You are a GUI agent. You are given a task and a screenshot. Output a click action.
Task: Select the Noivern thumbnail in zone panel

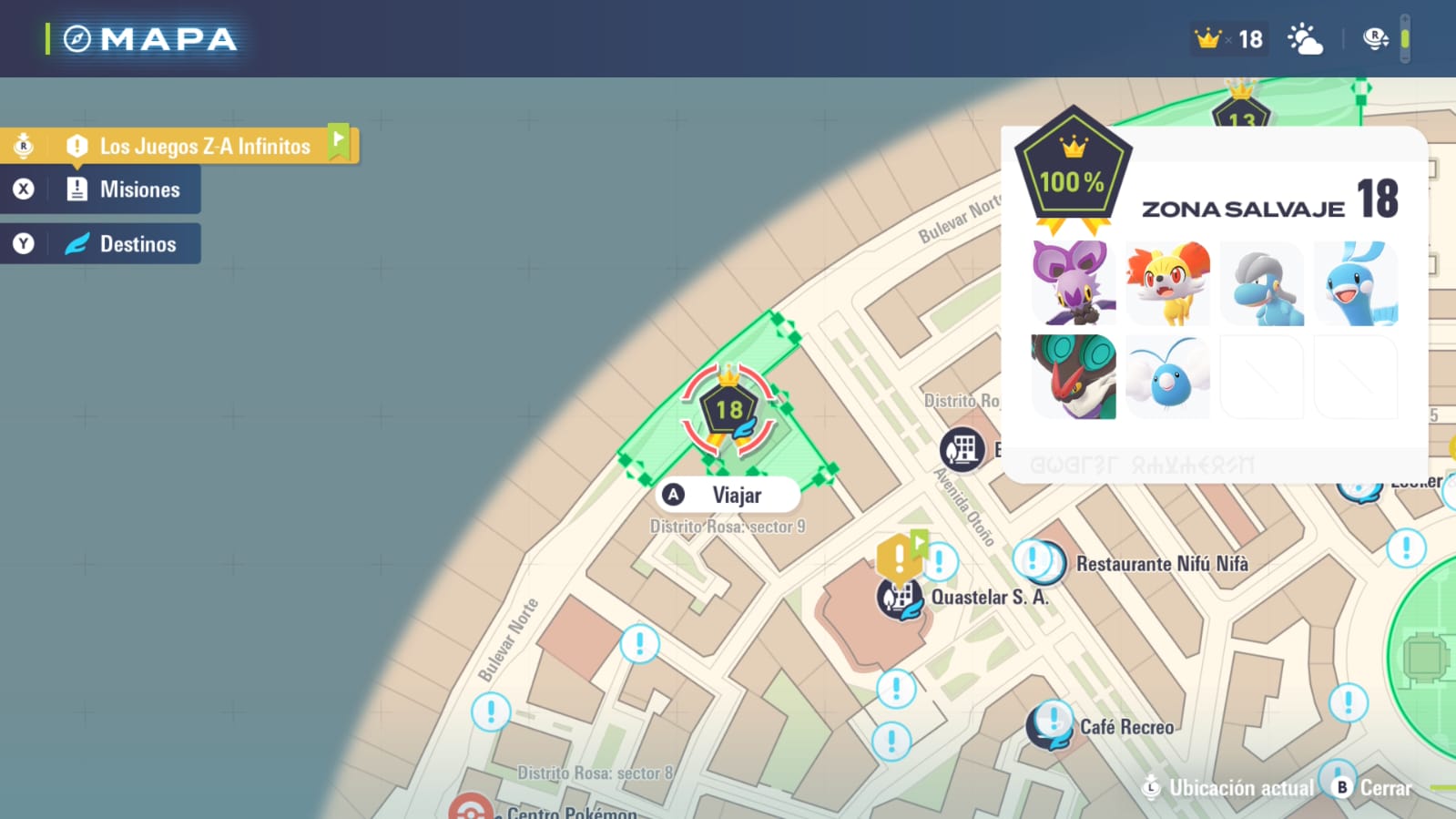(1074, 376)
